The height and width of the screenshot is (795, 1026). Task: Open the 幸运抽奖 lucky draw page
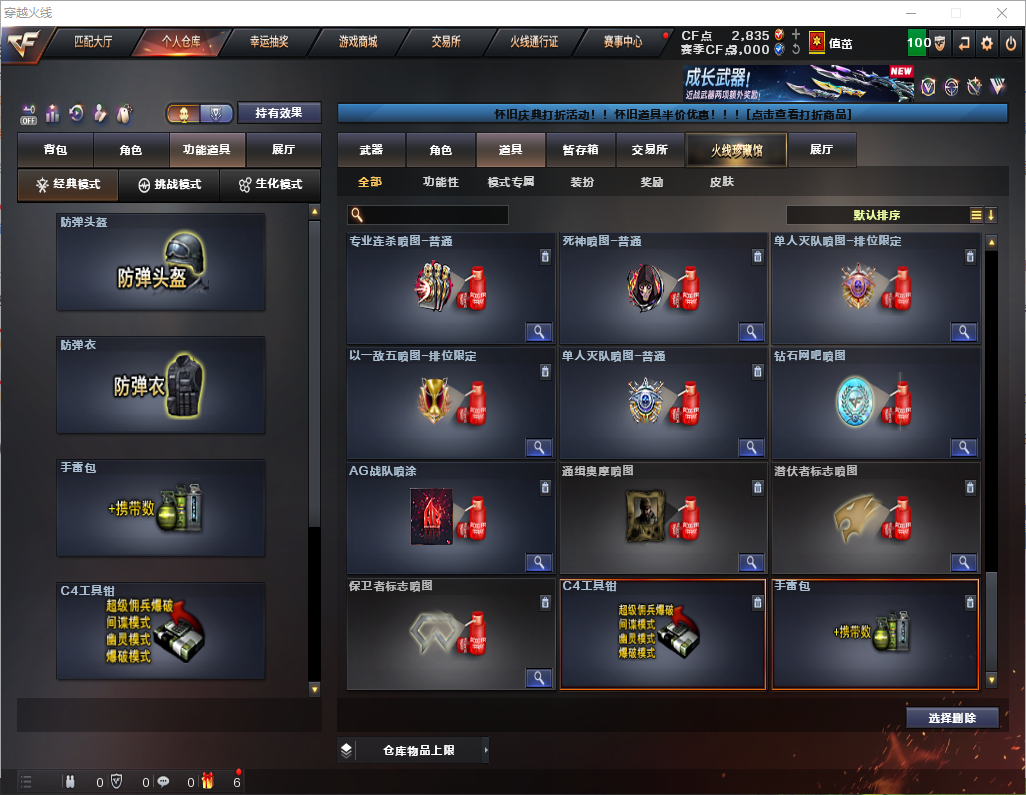pos(269,42)
